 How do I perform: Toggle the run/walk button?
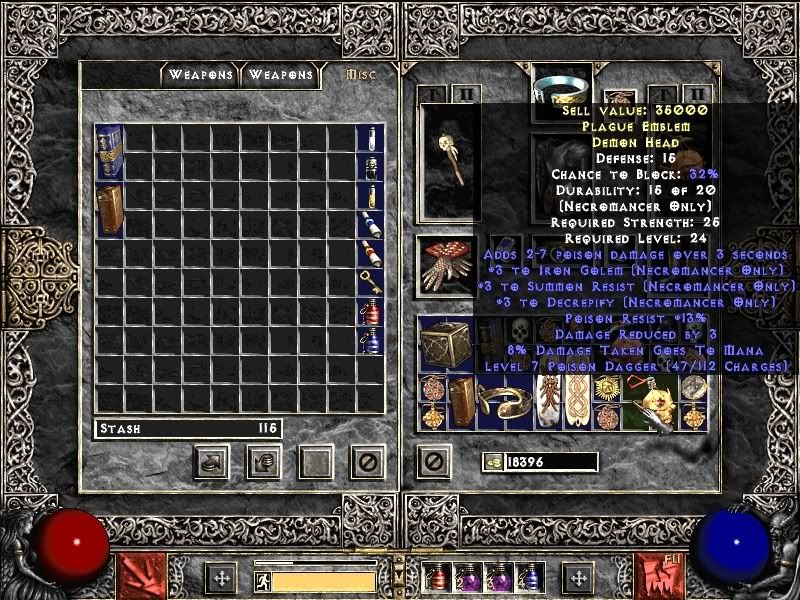coord(262,581)
